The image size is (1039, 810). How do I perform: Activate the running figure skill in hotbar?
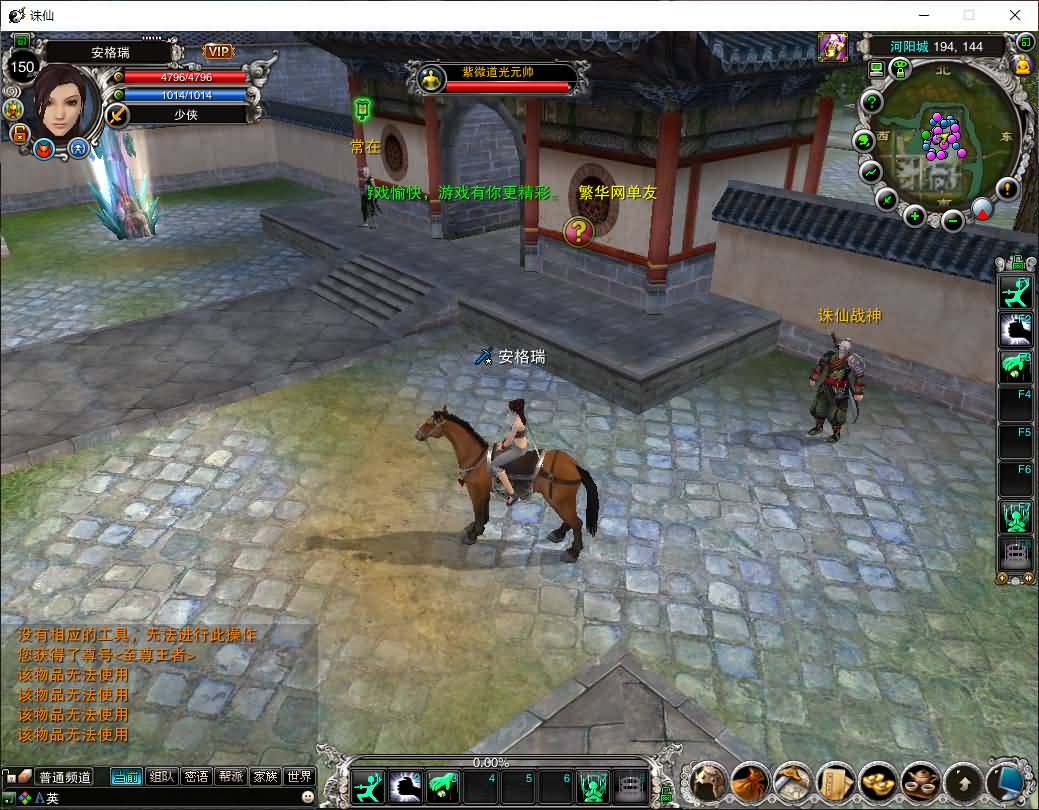pyautogui.click(x=371, y=786)
